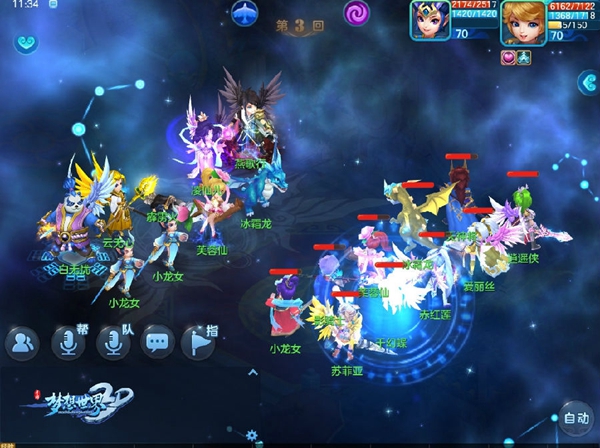Image resolution: width=600 pixels, height=448 pixels.
Task: Select the blonde player character portrait
Action: (522, 22)
